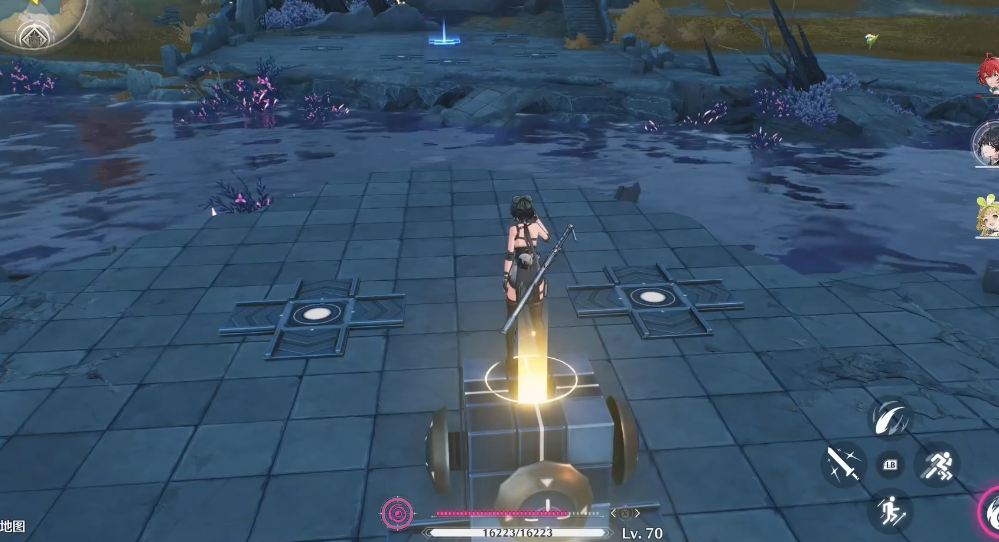Screen dimensions: 999x542
Task: Click the pink target lock-on icon
Action: (x=397, y=514)
